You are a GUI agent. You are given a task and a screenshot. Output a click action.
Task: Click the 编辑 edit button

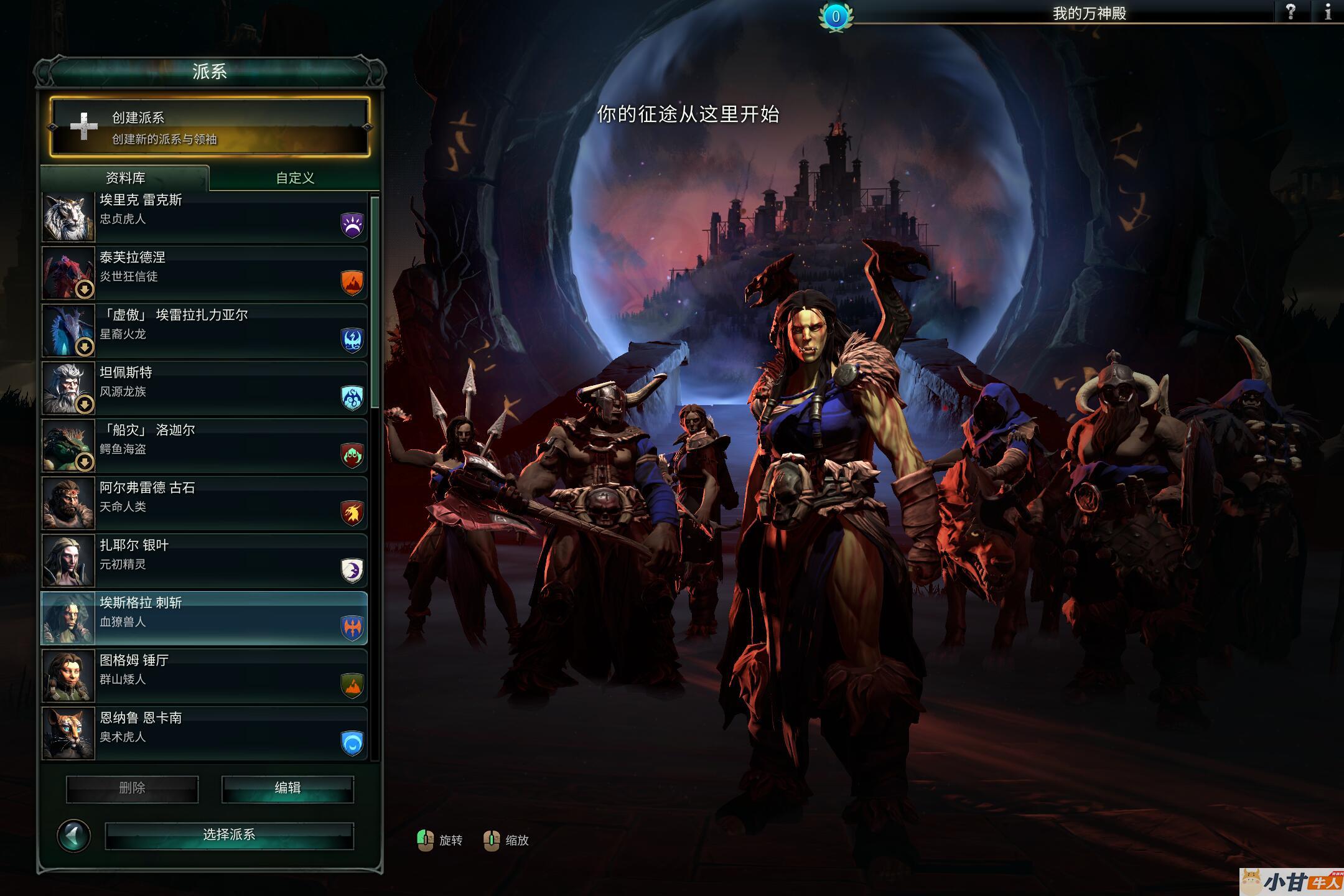point(287,788)
